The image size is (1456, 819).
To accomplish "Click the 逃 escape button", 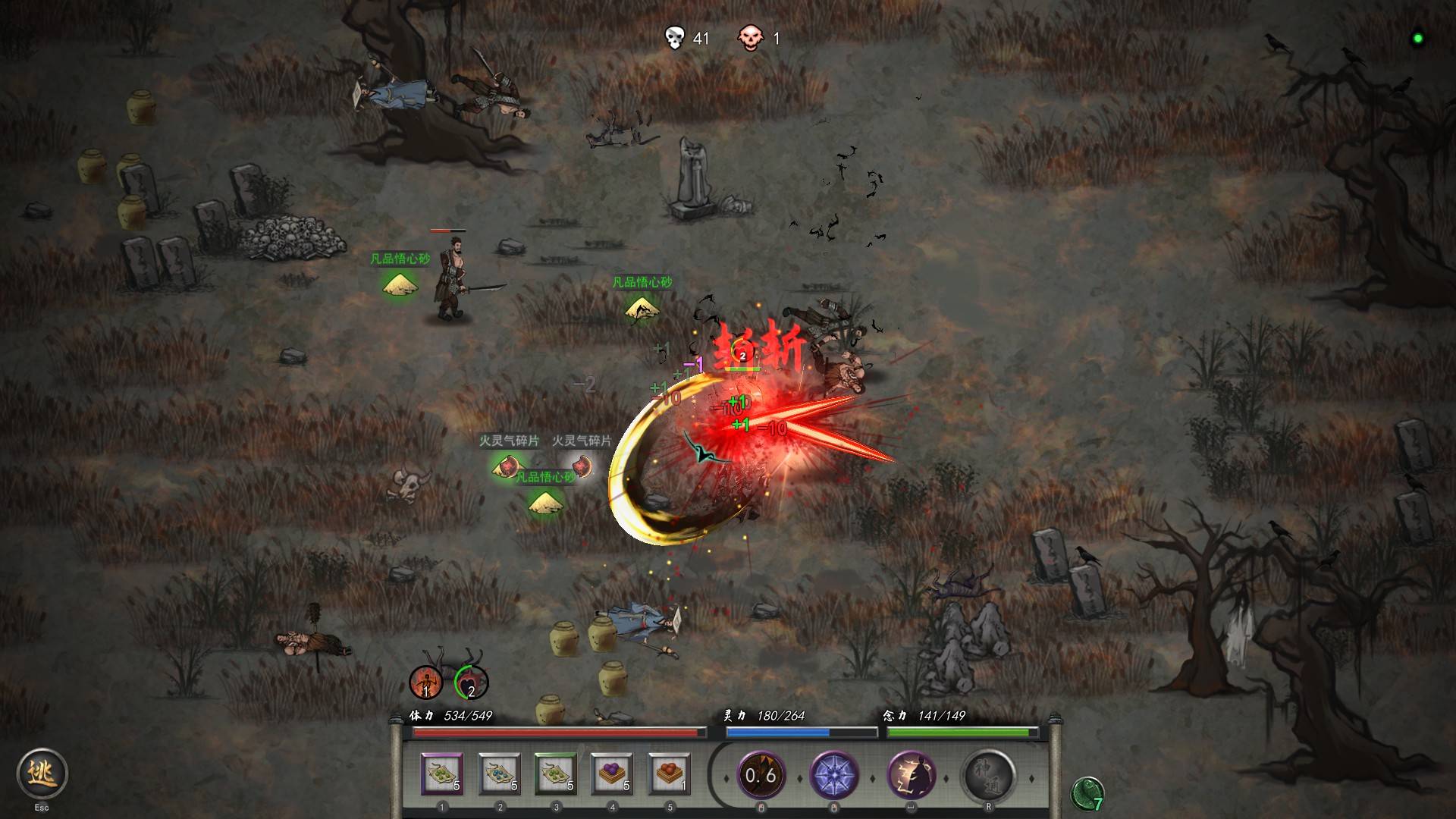I will (x=42, y=773).
